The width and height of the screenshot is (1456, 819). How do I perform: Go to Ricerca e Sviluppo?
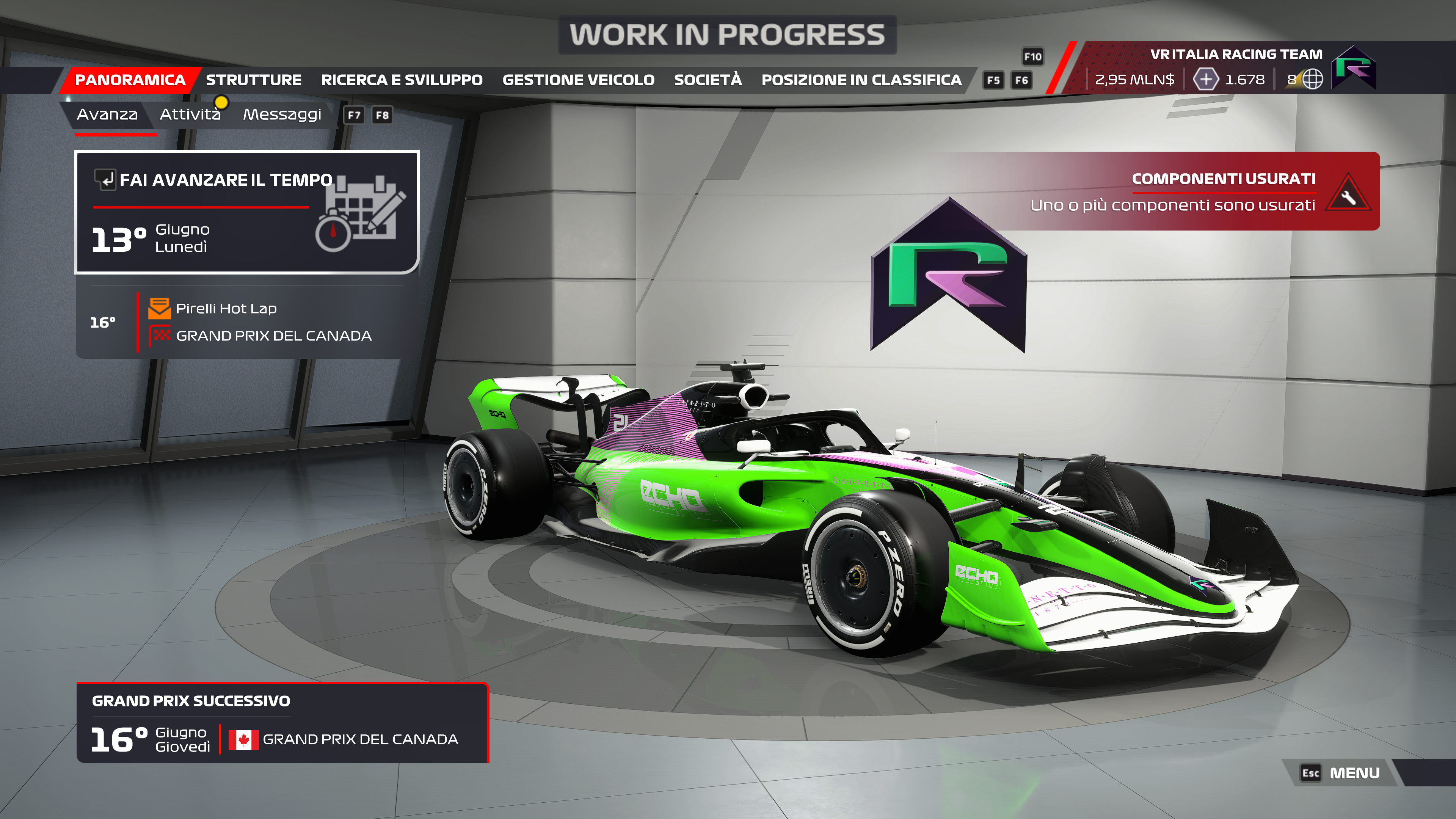[x=401, y=80]
